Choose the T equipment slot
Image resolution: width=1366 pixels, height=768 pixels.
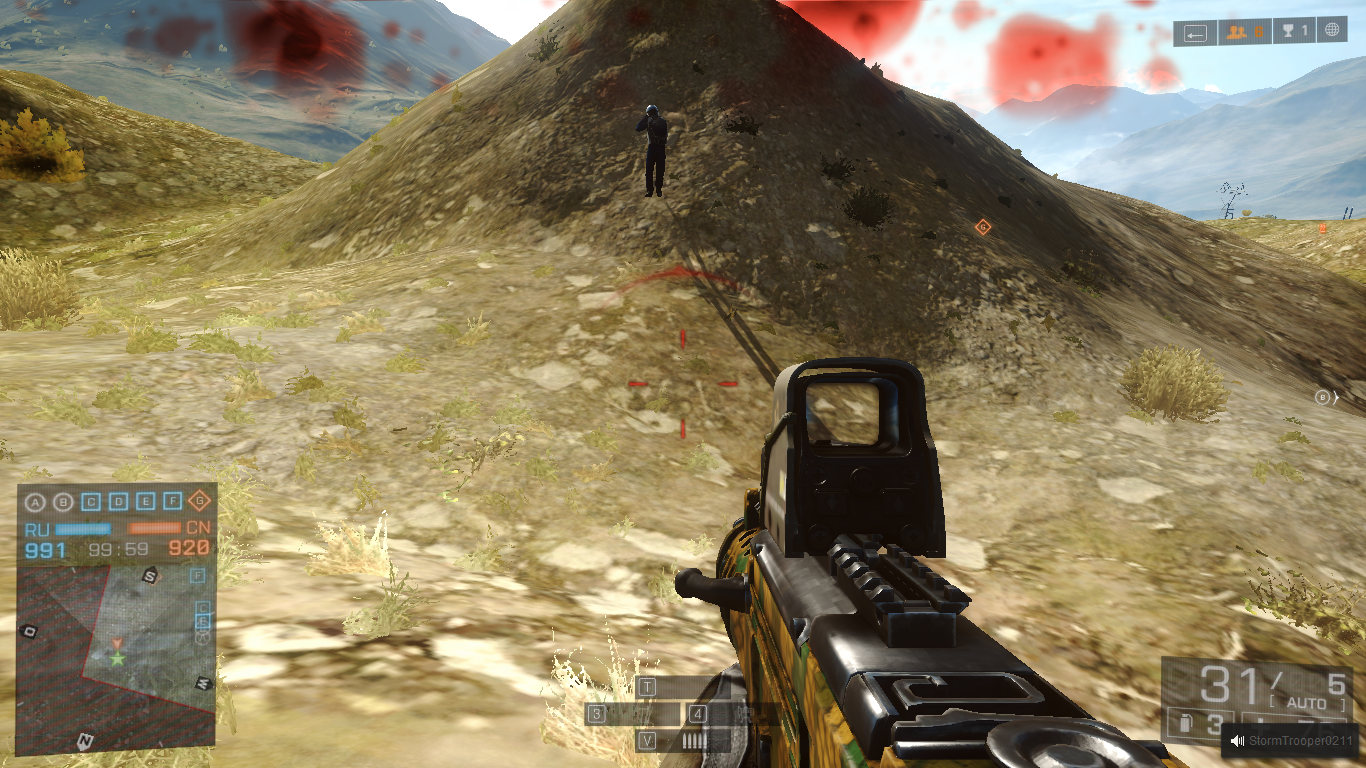point(648,687)
